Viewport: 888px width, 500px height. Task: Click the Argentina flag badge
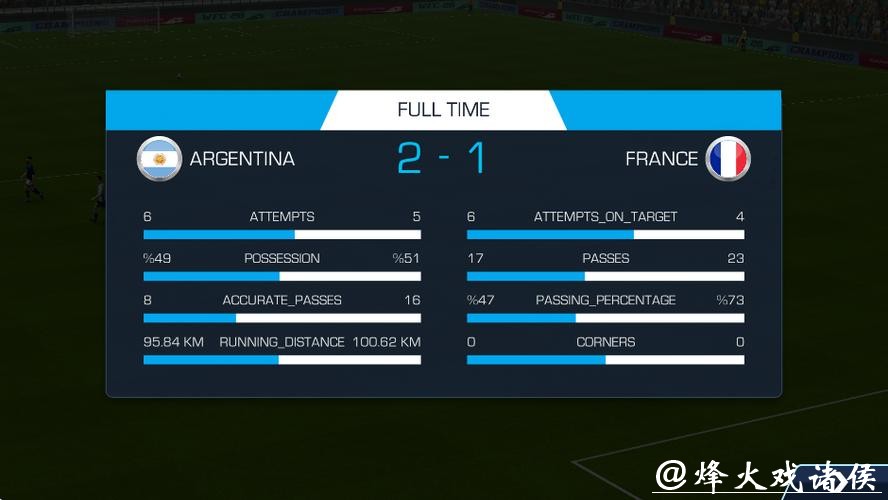[159, 159]
